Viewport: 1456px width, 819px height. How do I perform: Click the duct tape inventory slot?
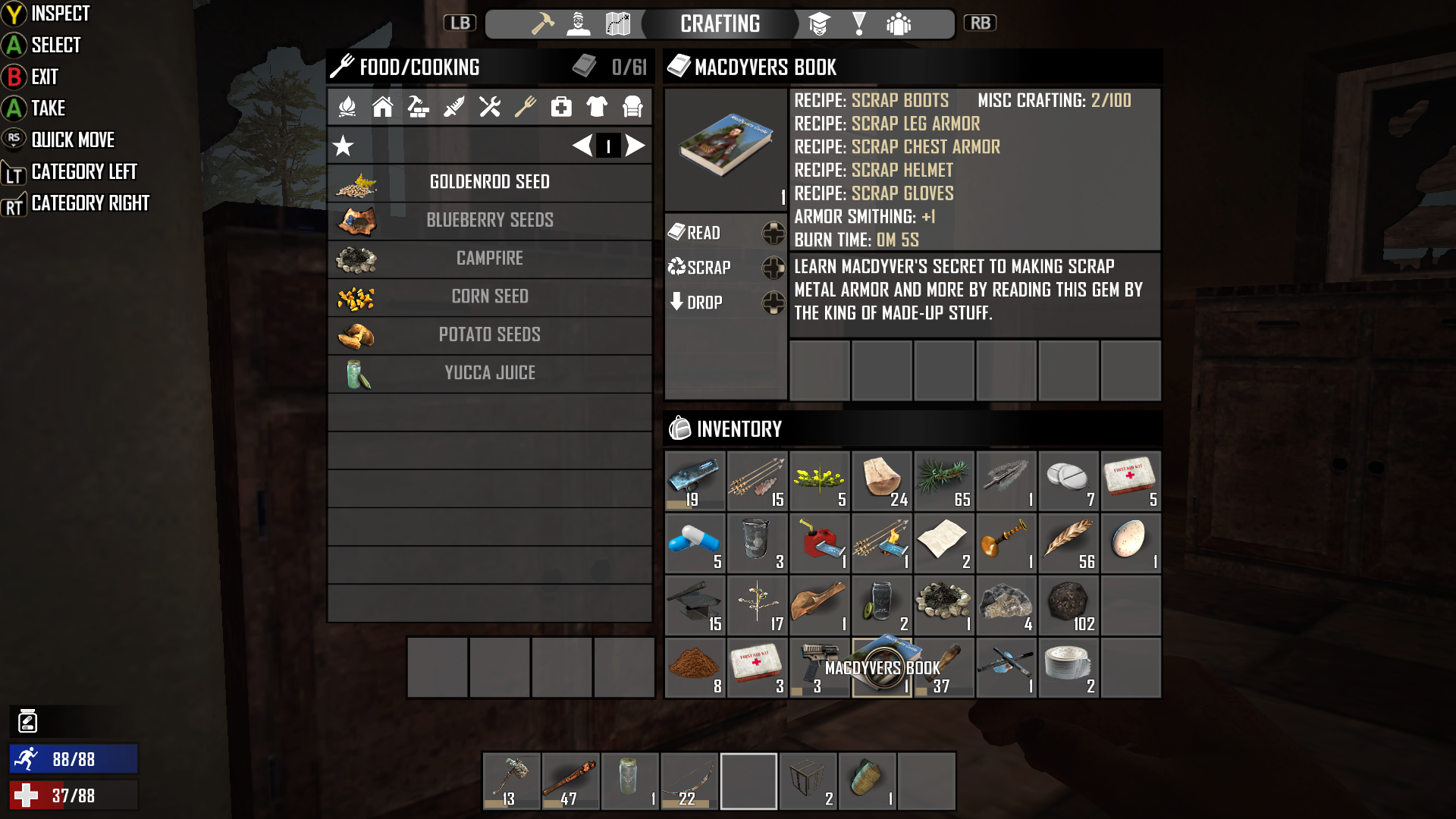point(1068,667)
